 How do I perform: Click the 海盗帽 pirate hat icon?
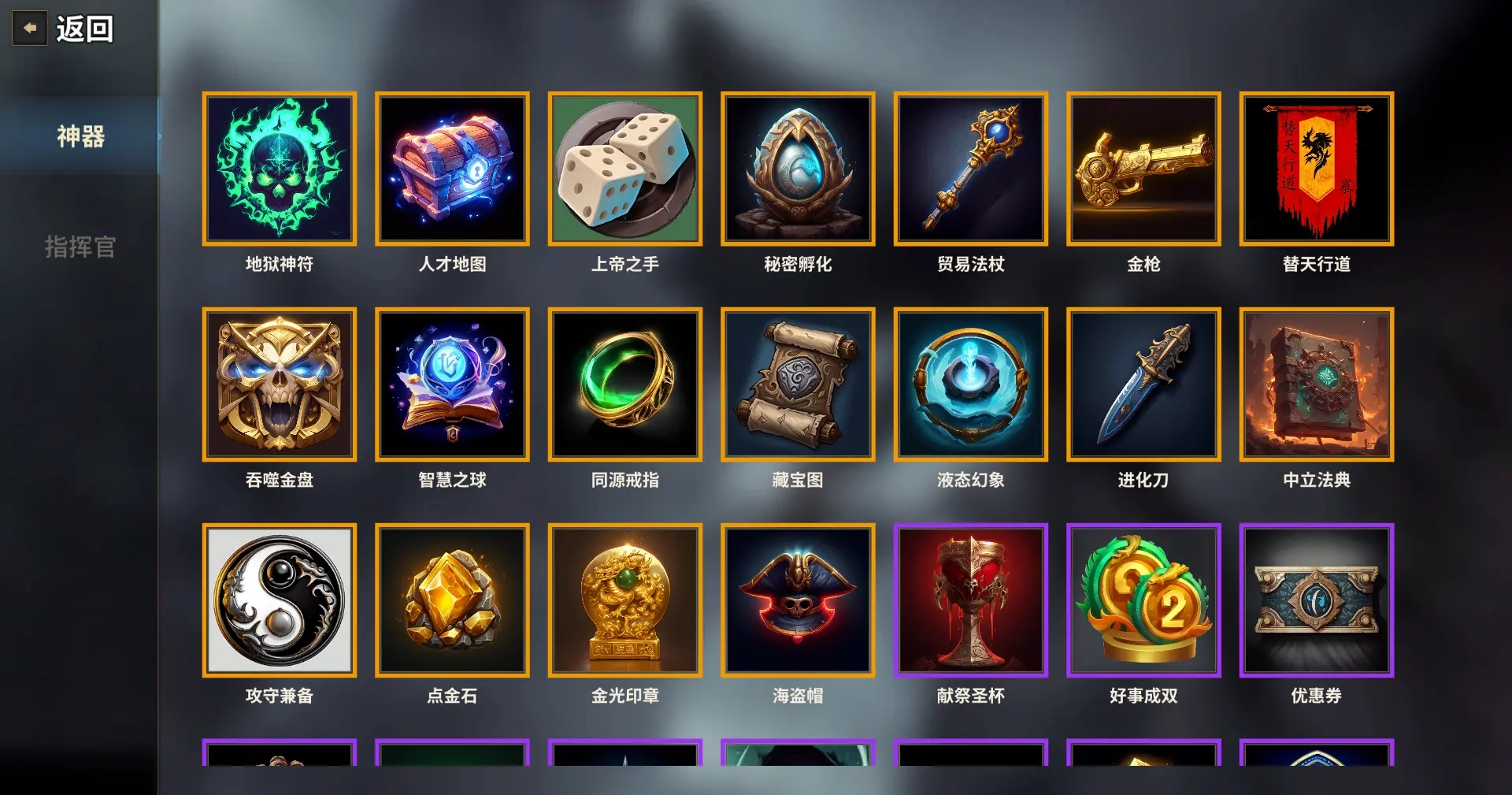coord(798,599)
